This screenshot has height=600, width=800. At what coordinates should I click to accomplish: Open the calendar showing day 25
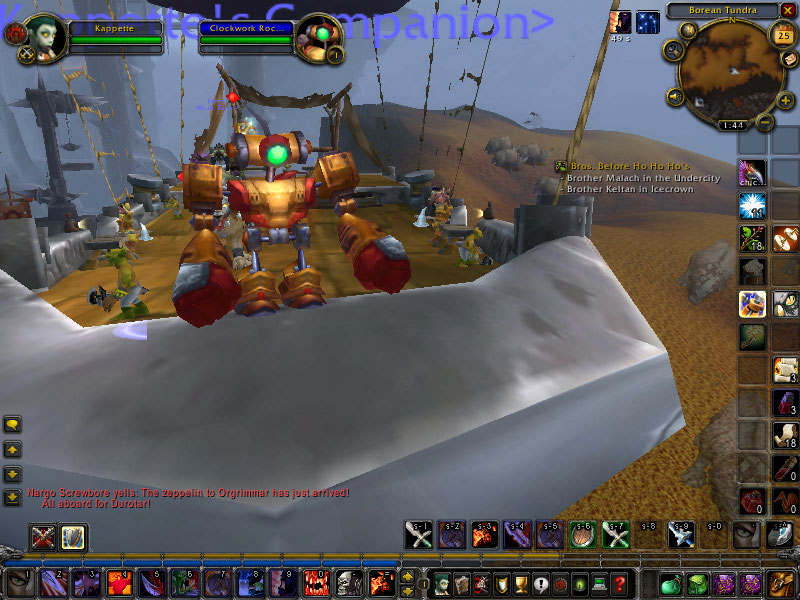coord(783,37)
